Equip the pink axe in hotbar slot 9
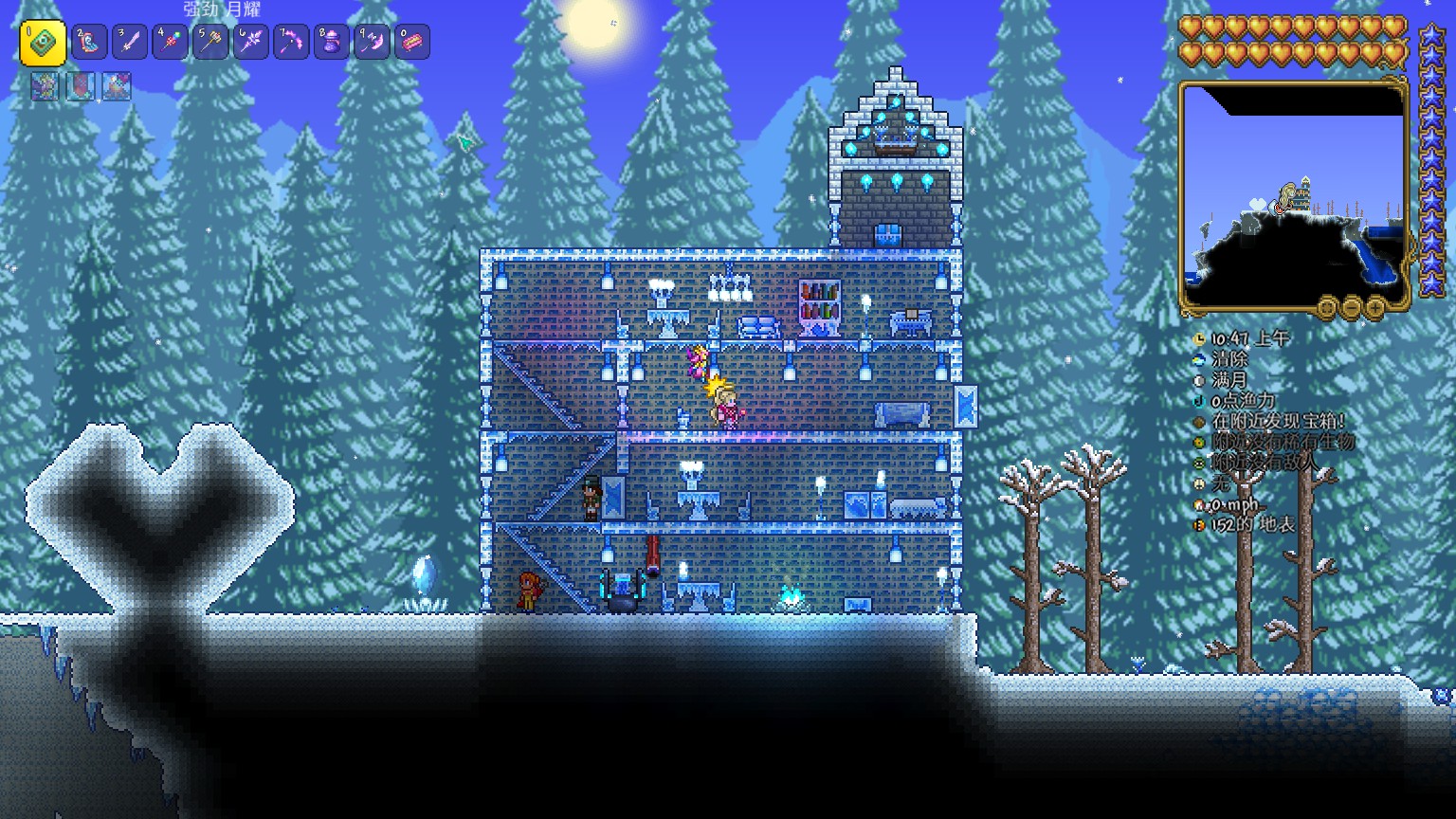This screenshot has width=1456, height=819. pos(372,43)
